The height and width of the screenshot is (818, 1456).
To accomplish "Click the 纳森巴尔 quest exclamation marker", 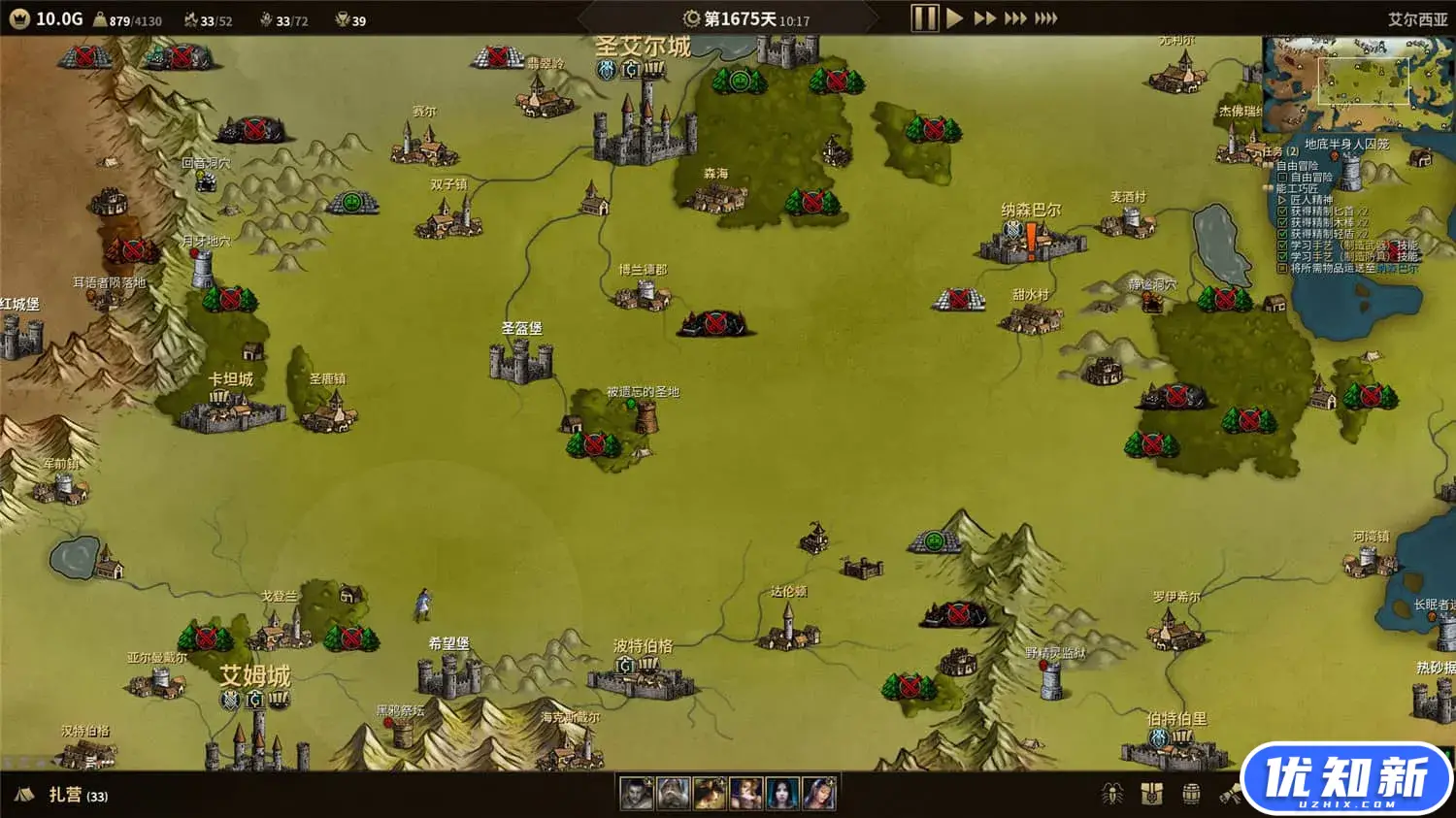I will (x=1031, y=240).
